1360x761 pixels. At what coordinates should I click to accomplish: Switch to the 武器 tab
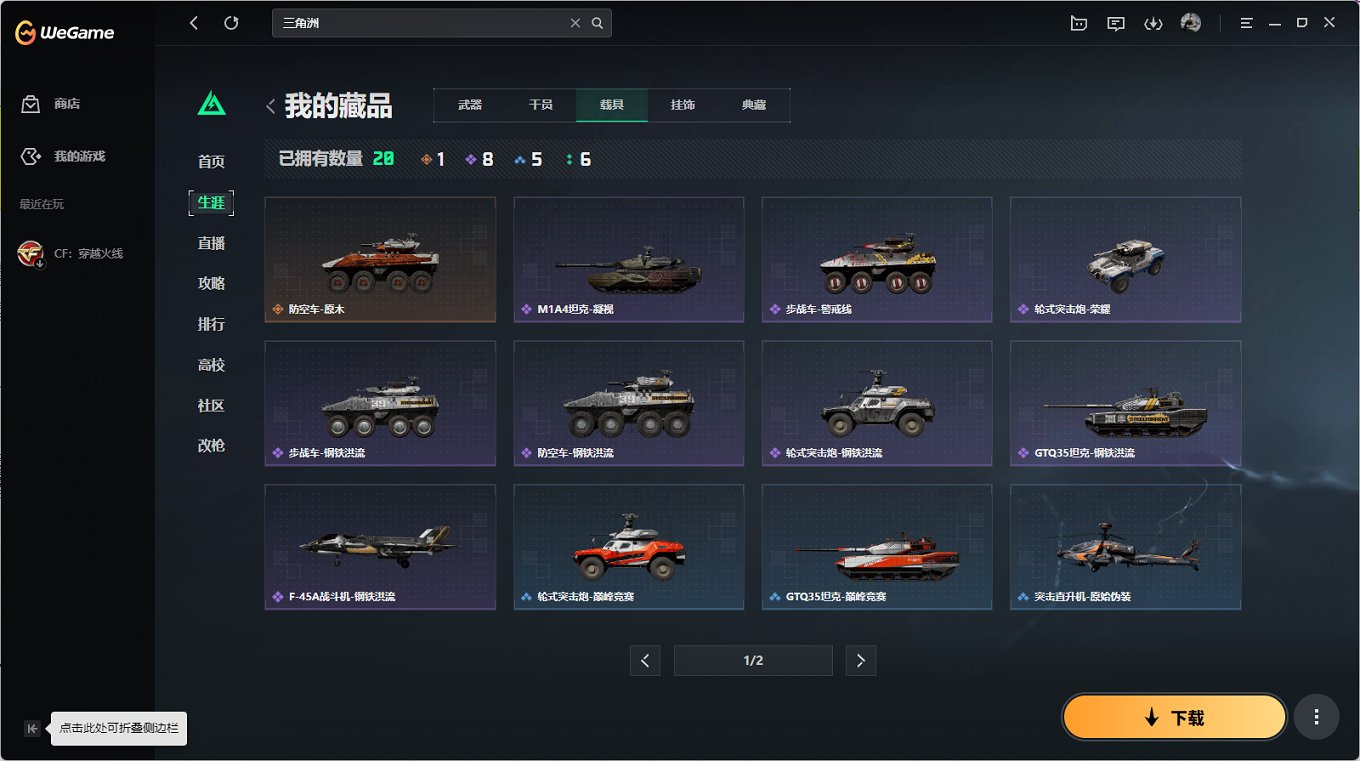pyautogui.click(x=469, y=104)
